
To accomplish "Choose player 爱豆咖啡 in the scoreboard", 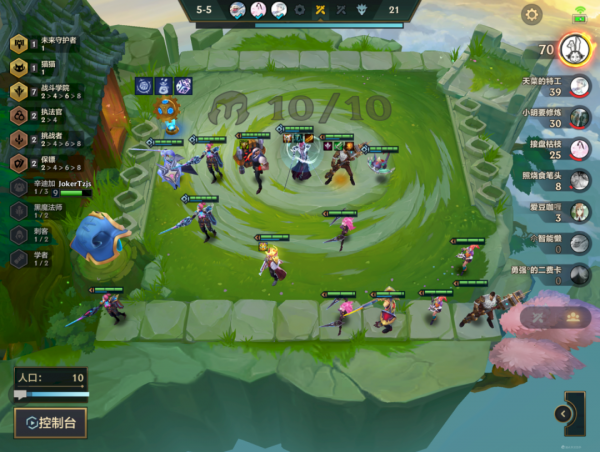I will pos(578,210).
